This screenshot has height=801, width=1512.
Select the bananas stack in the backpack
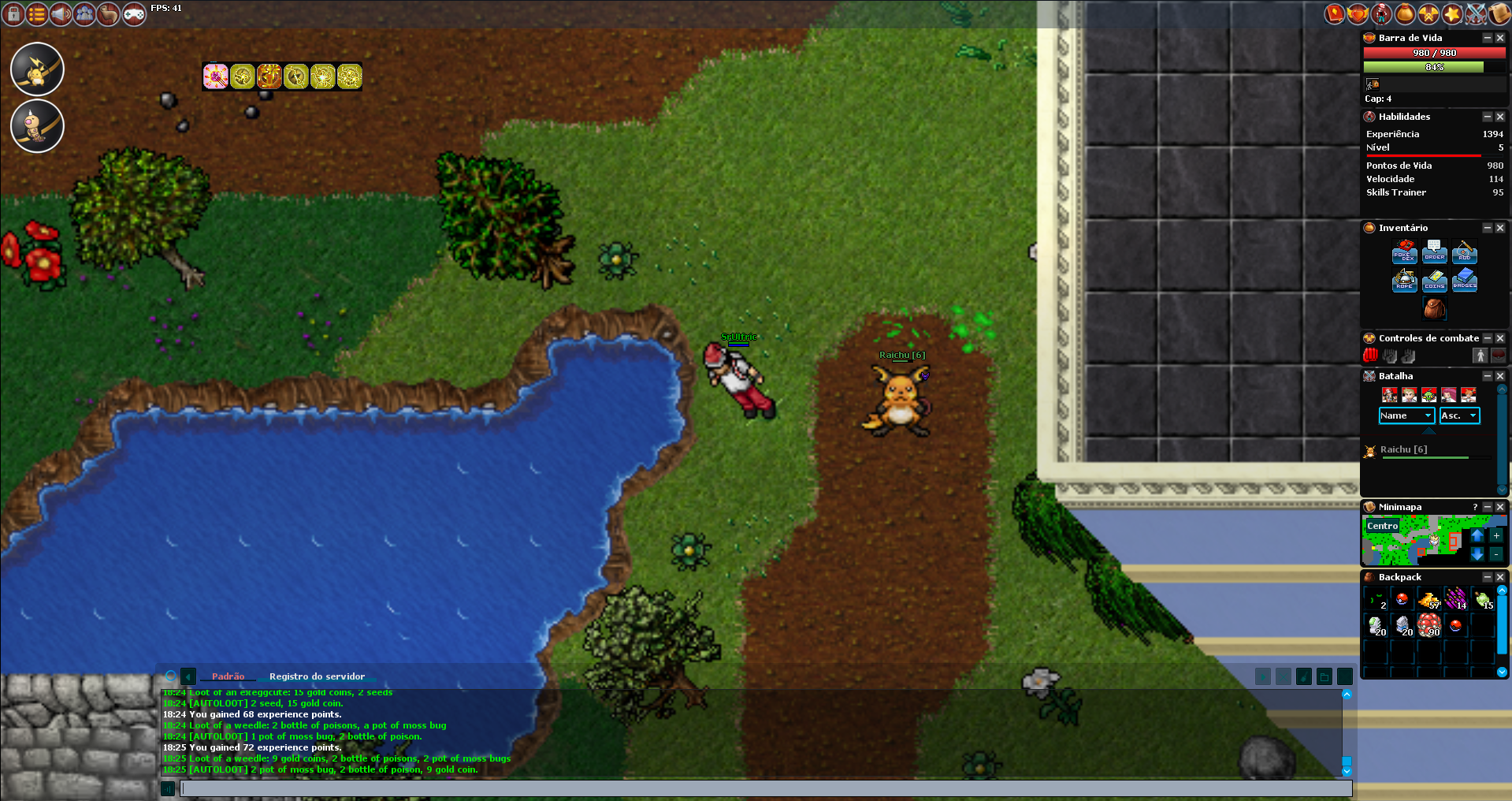click(1428, 601)
